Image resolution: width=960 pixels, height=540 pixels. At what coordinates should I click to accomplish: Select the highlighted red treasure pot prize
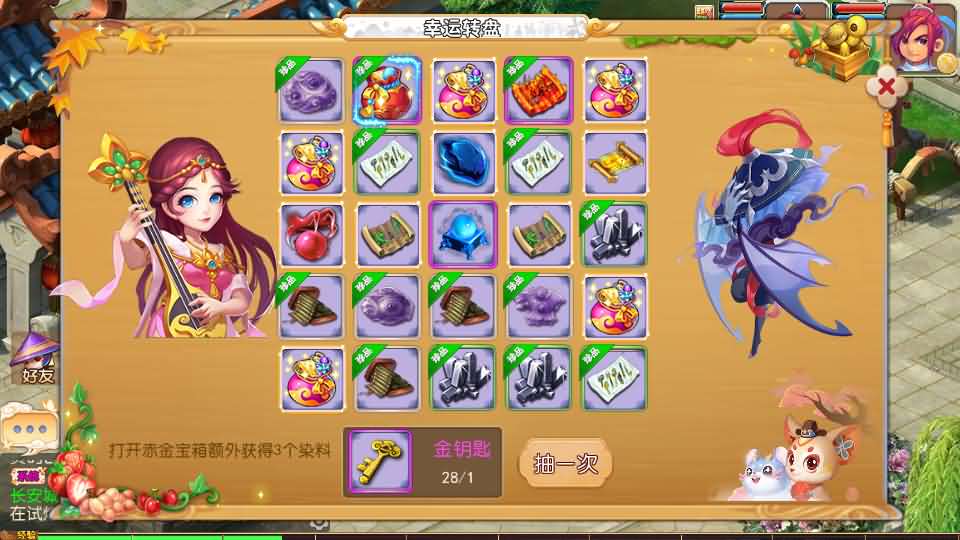(387, 90)
